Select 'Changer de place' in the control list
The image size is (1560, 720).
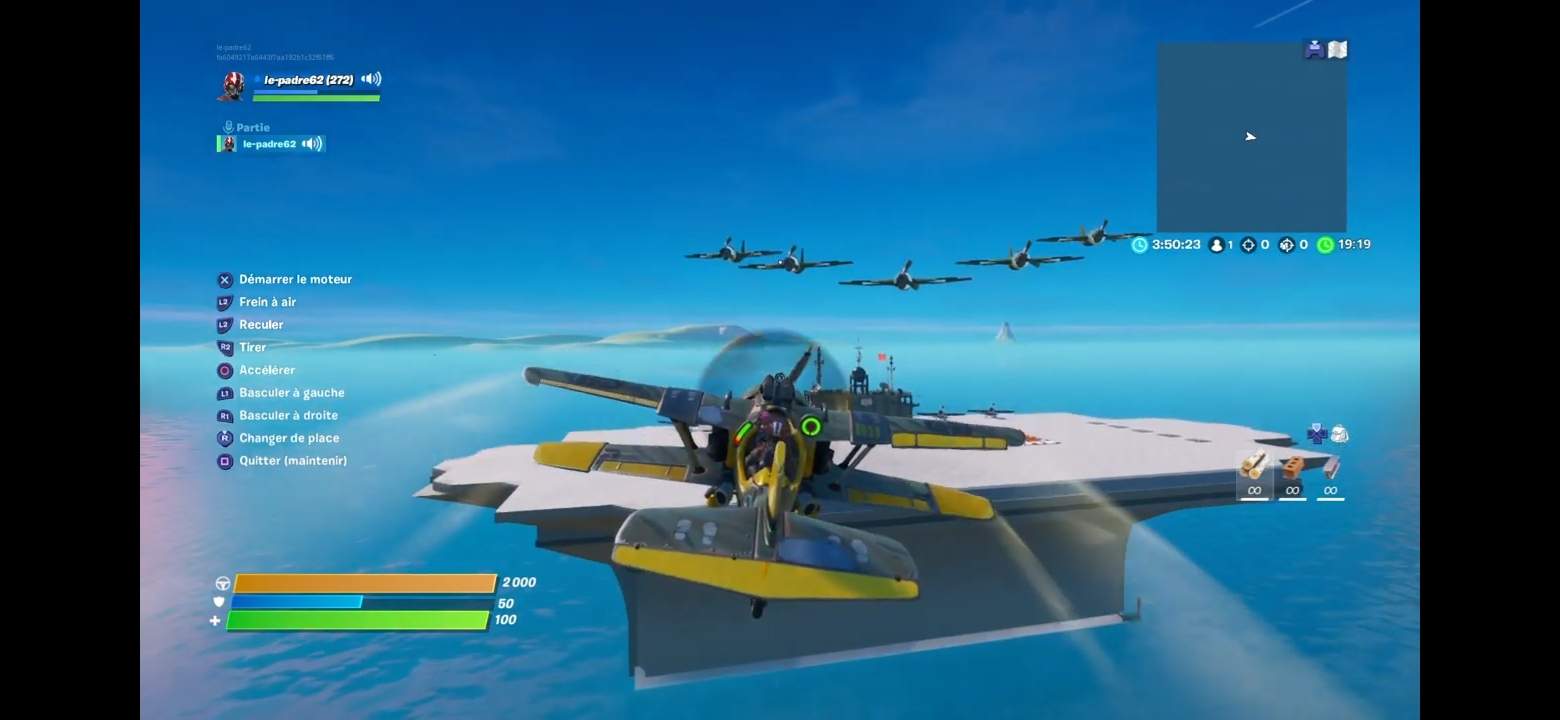coord(288,438)
